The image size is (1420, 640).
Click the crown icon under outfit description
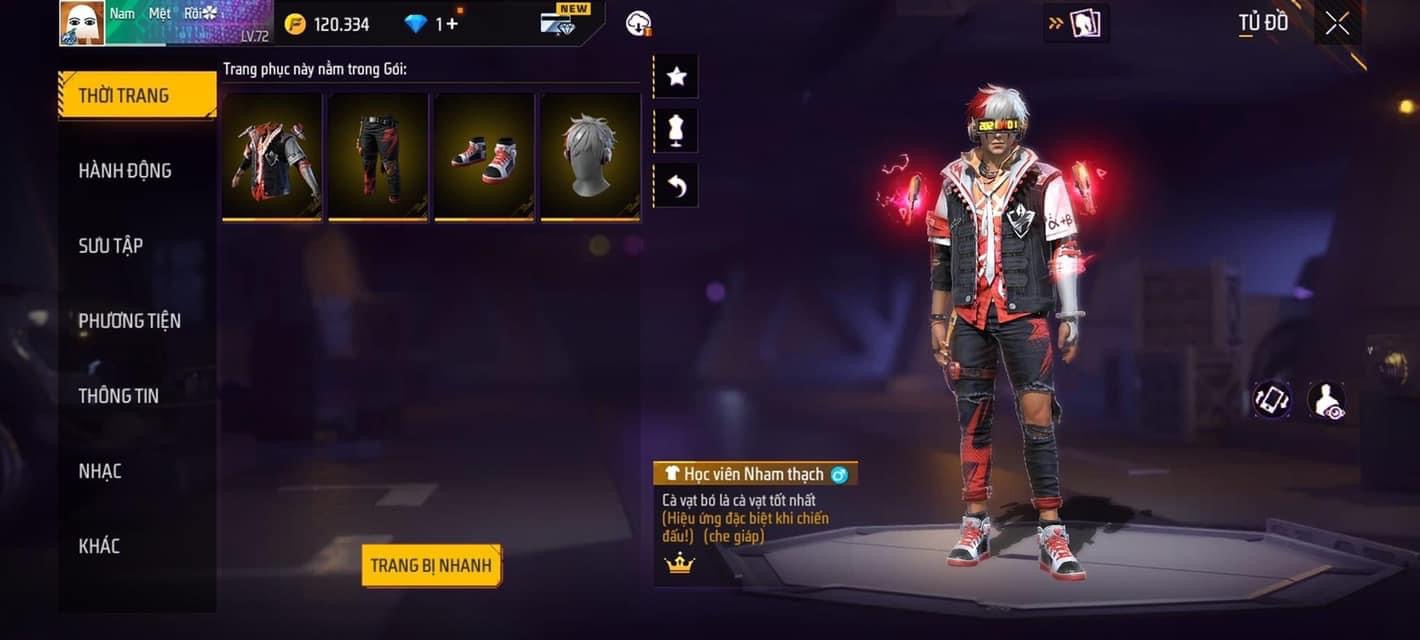pyautogui.click(x=680, y=564)
